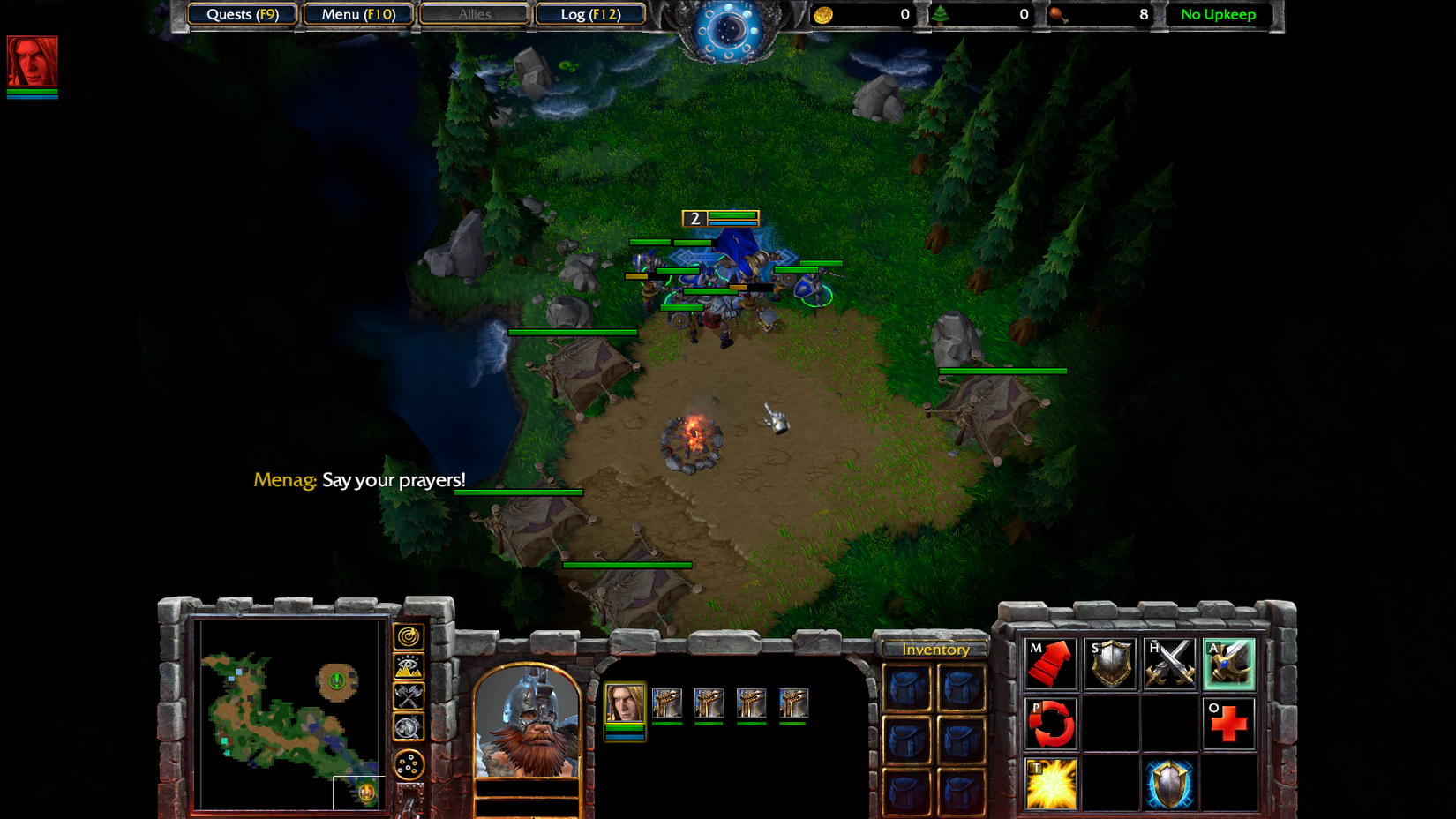Activate the Patrol command
Image resolution: width=1456 pixels, height=819 pixels.
point(1052,722)
